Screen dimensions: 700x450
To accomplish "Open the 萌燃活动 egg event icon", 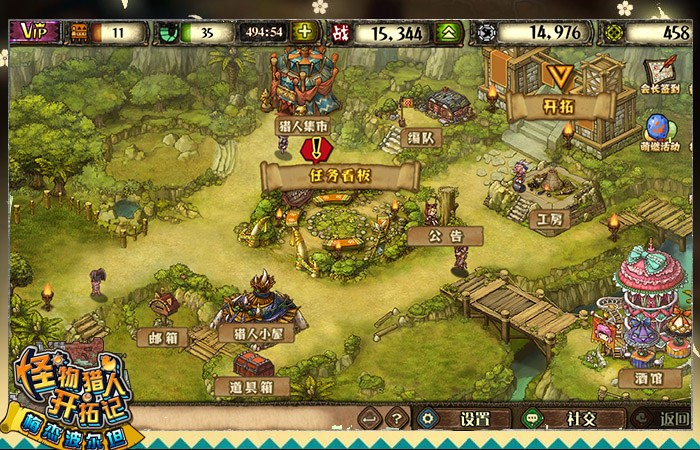I will click(658, 134).
